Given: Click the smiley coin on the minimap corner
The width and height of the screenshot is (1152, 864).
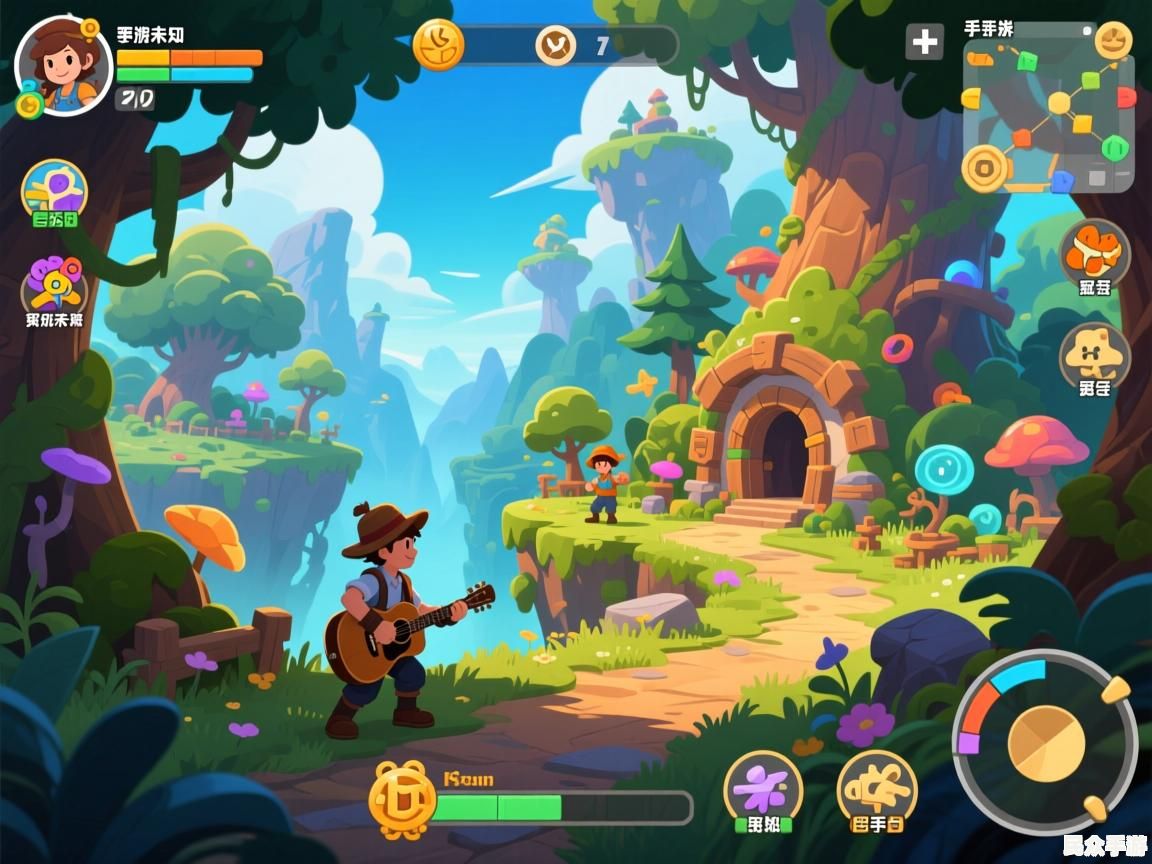Looking at the screenshot, I should click(x=1113, y=40).
